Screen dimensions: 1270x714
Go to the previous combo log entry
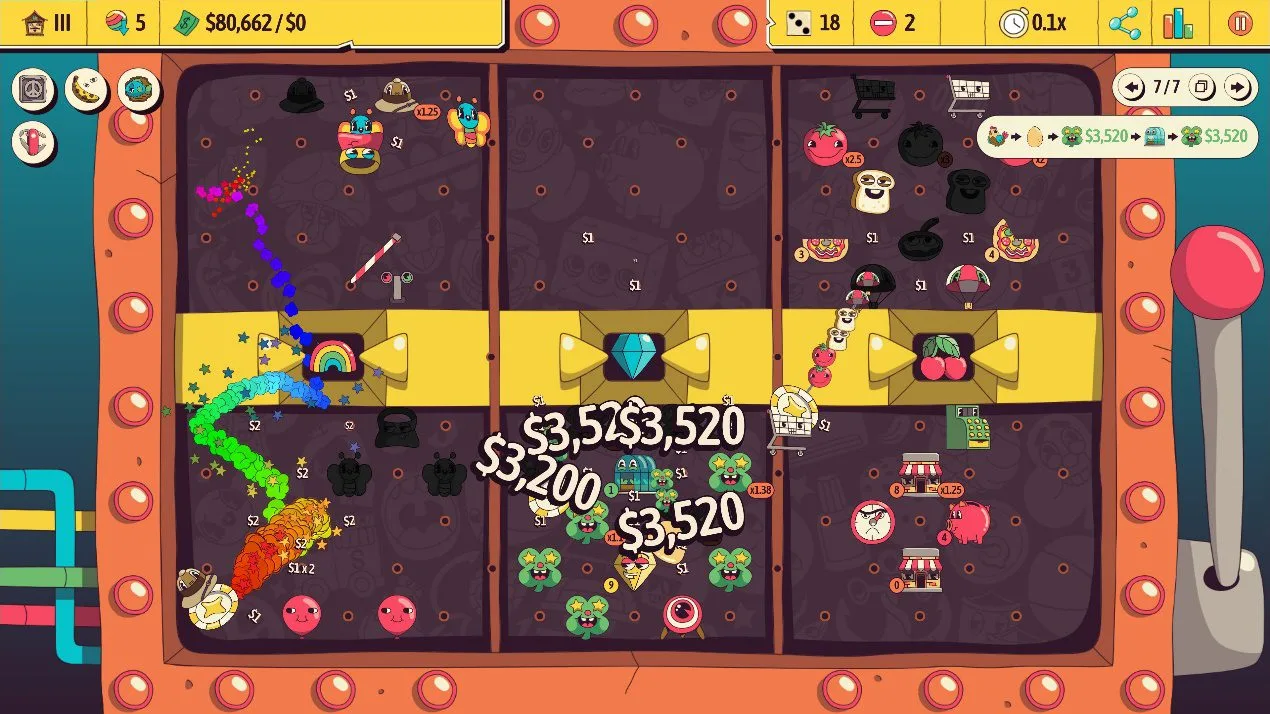[1133, 88]
